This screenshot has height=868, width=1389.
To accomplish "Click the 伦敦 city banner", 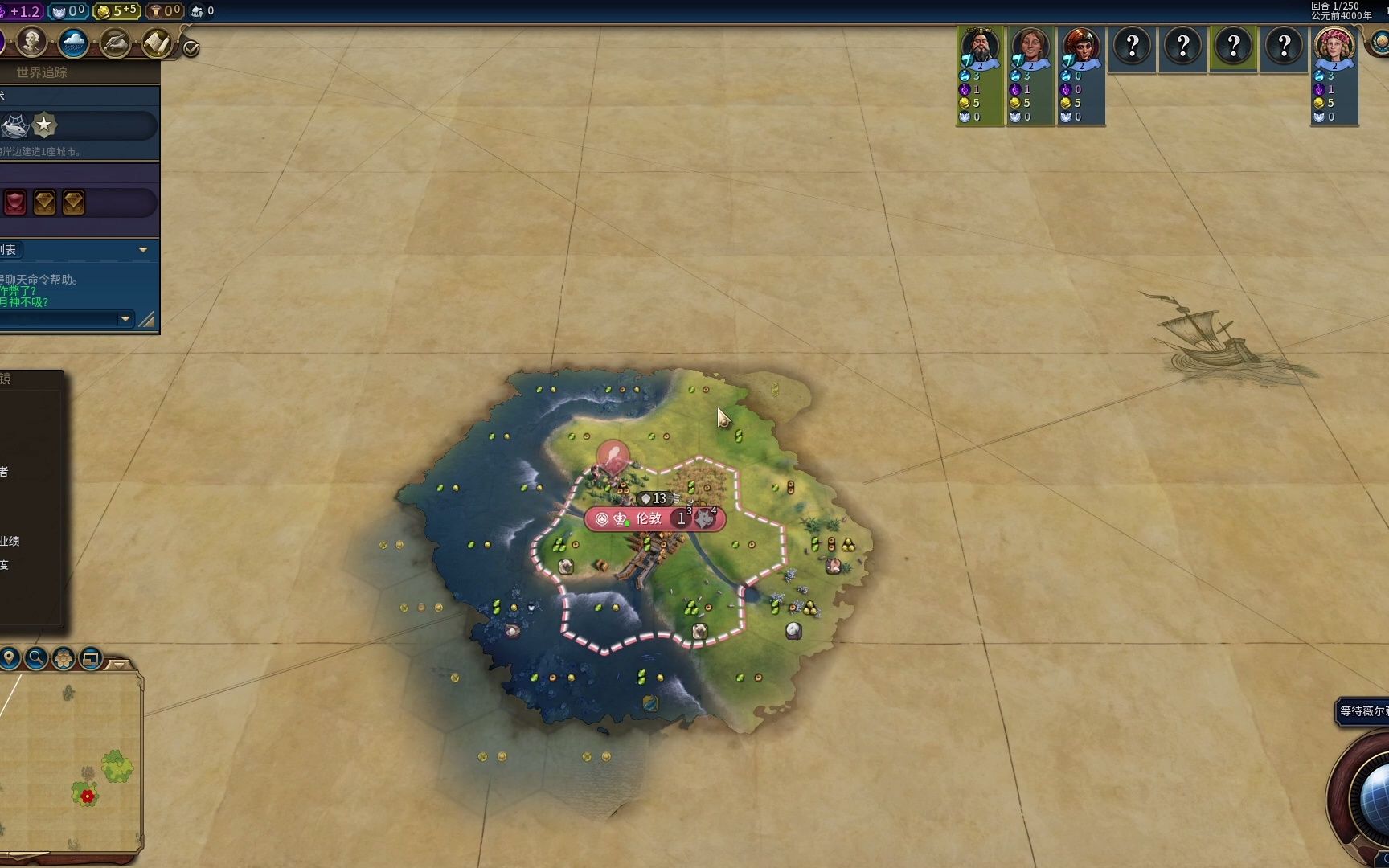I will tap(648, 518).
